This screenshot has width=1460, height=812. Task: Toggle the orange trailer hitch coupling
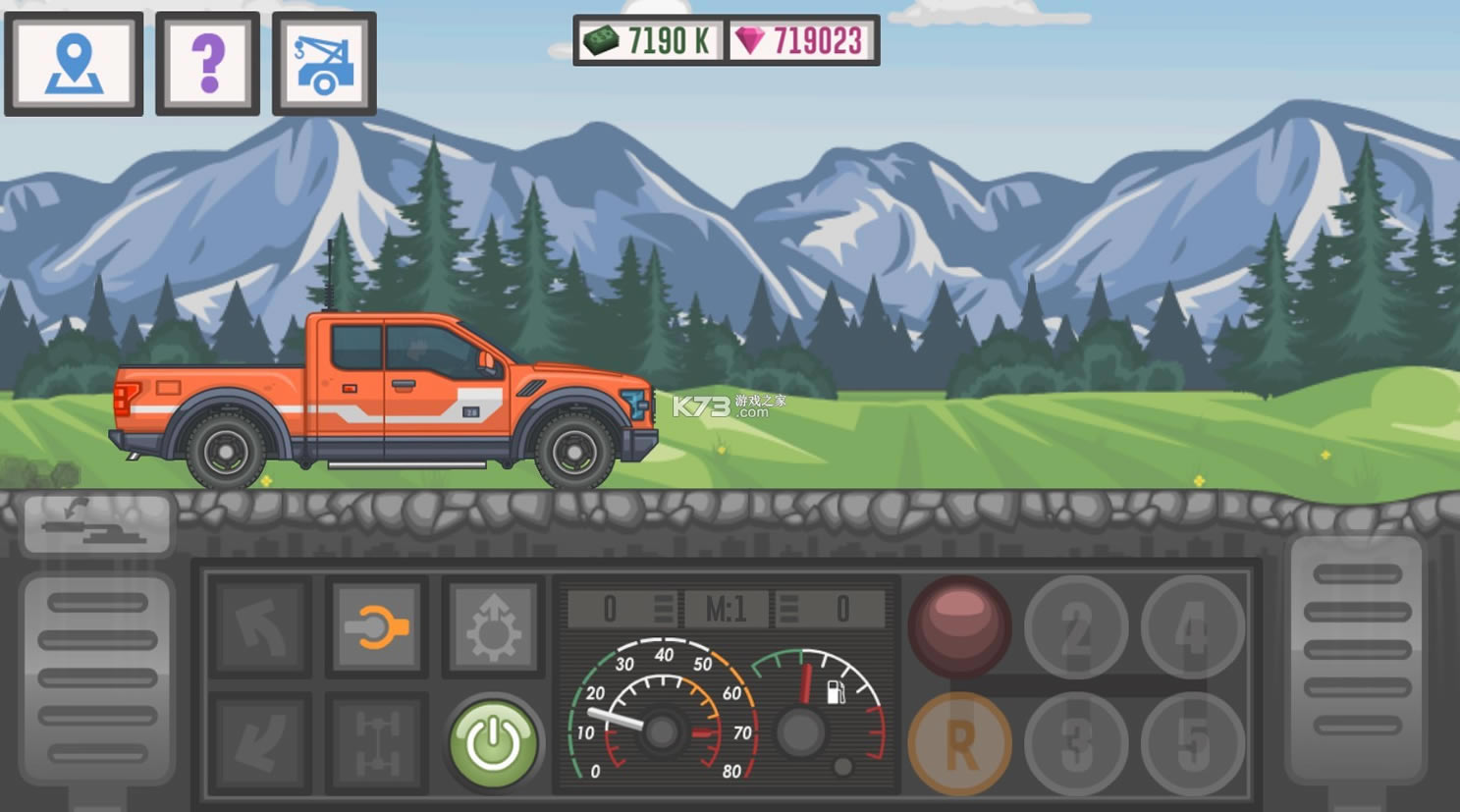[x=377, y=627]
